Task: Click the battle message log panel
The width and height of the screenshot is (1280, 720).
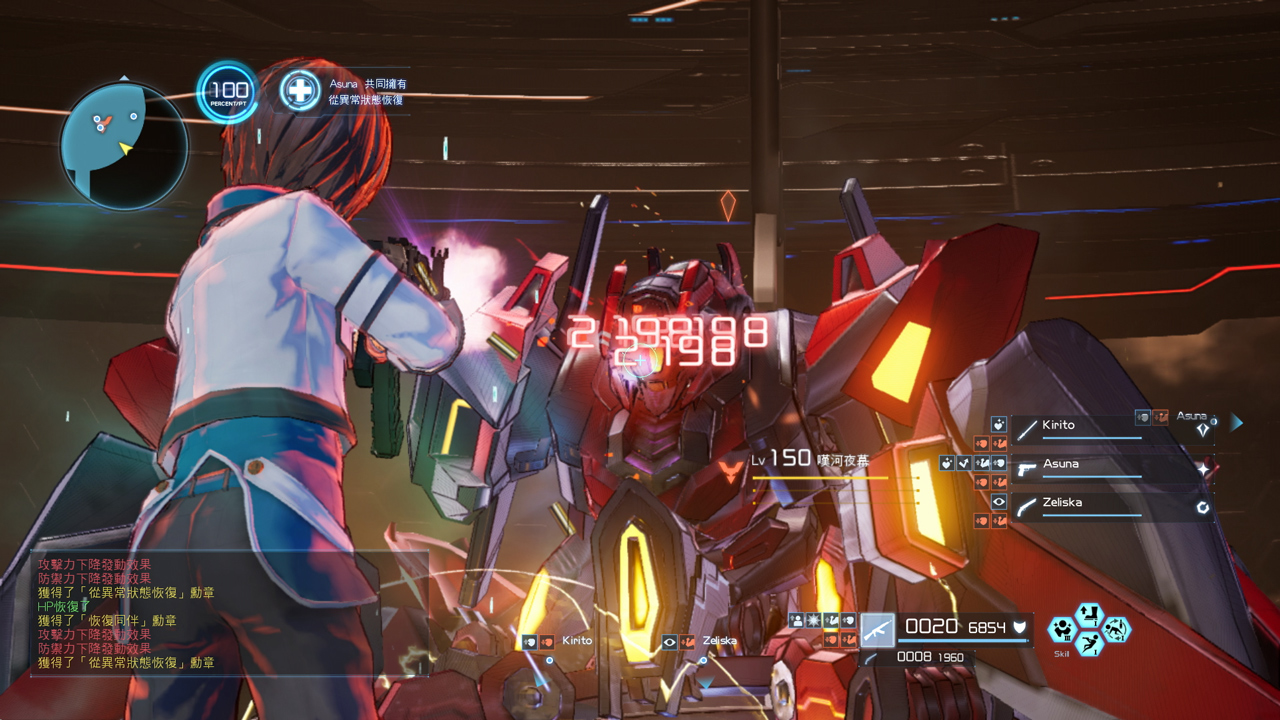Action: [230, 613]
